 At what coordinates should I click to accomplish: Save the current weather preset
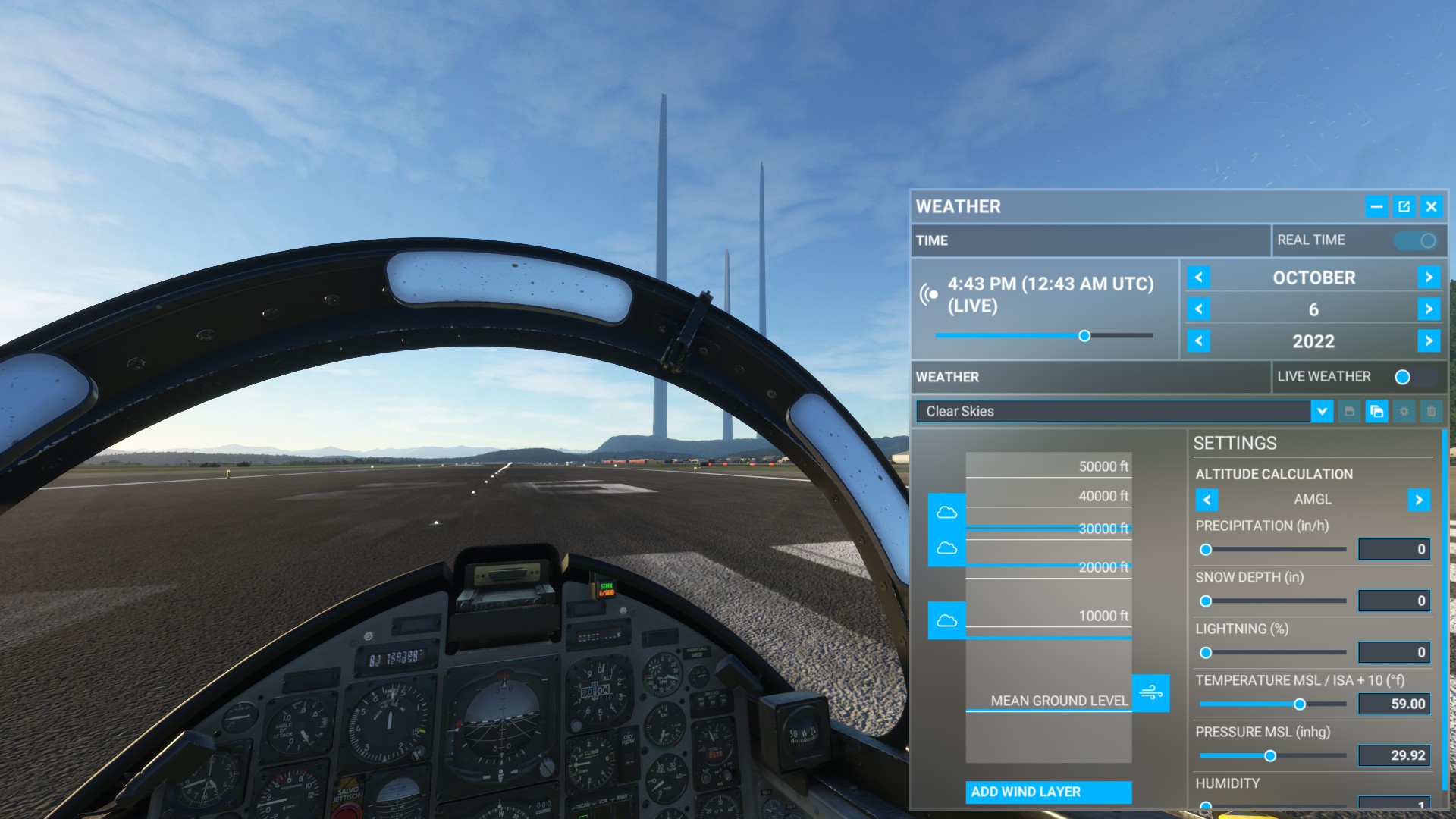tap(1348, 412)
